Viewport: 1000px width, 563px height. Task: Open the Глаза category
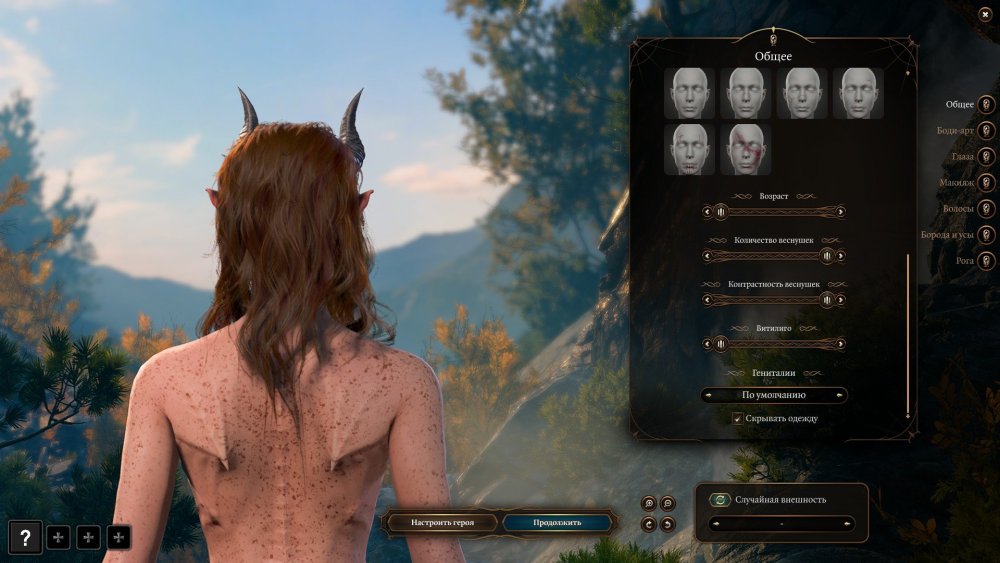(x=986, y=157)
